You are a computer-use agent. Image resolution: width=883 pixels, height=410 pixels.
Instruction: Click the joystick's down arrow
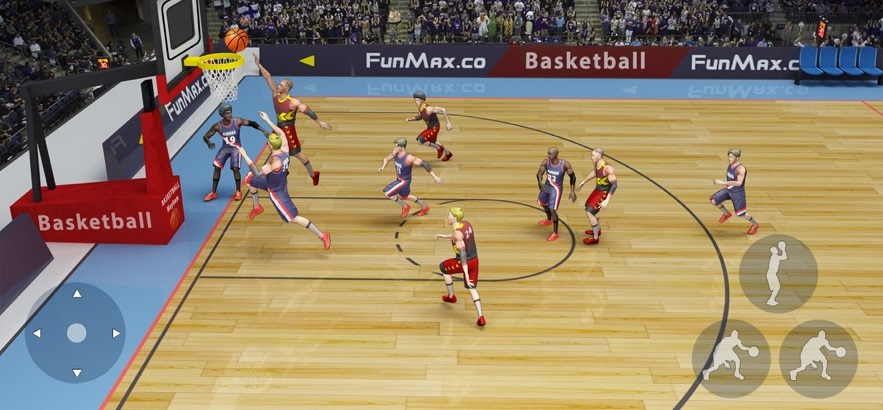tap(76, 372)
